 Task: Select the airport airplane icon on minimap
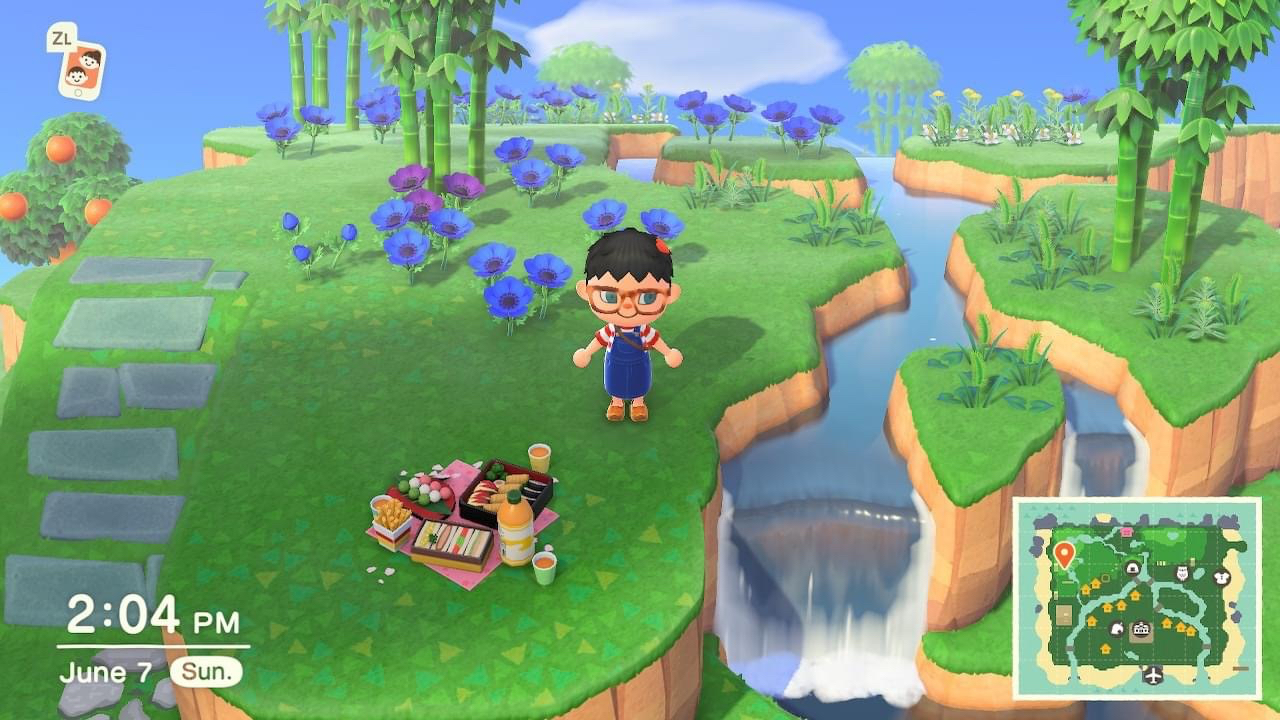[x=1154, y=675]
